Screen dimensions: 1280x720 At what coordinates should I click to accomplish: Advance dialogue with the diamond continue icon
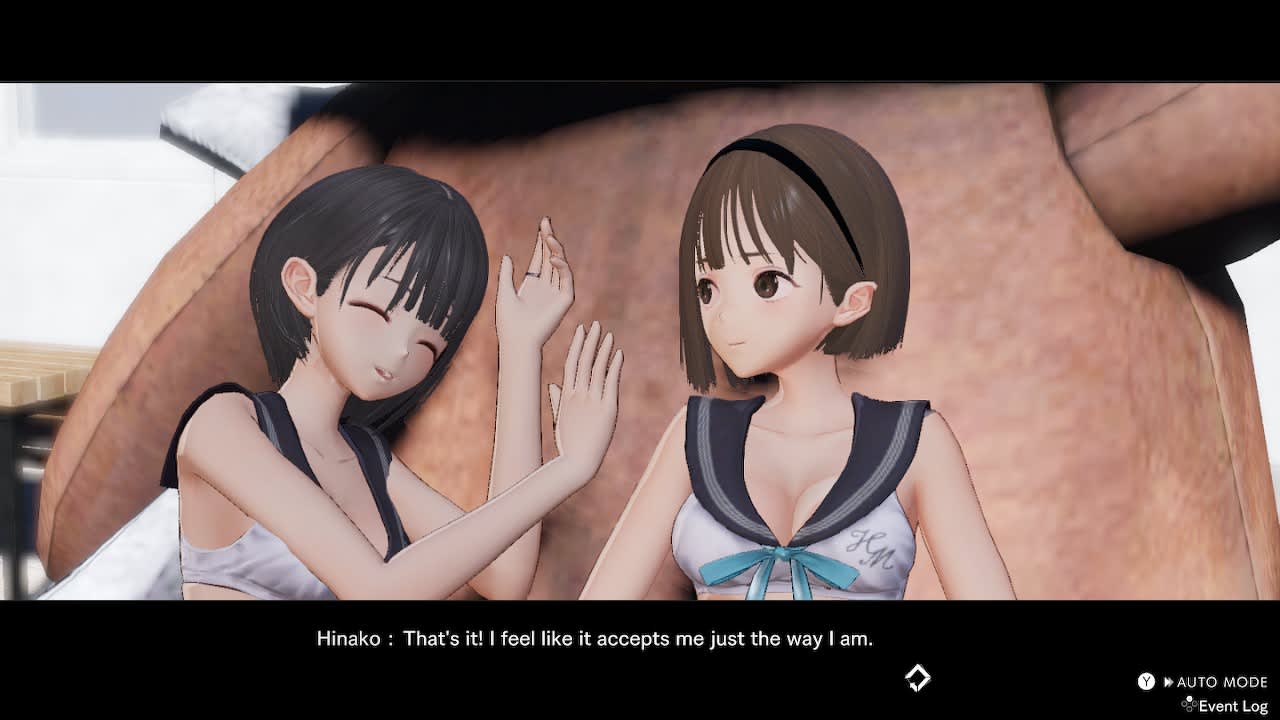click(x=917, y=678)
